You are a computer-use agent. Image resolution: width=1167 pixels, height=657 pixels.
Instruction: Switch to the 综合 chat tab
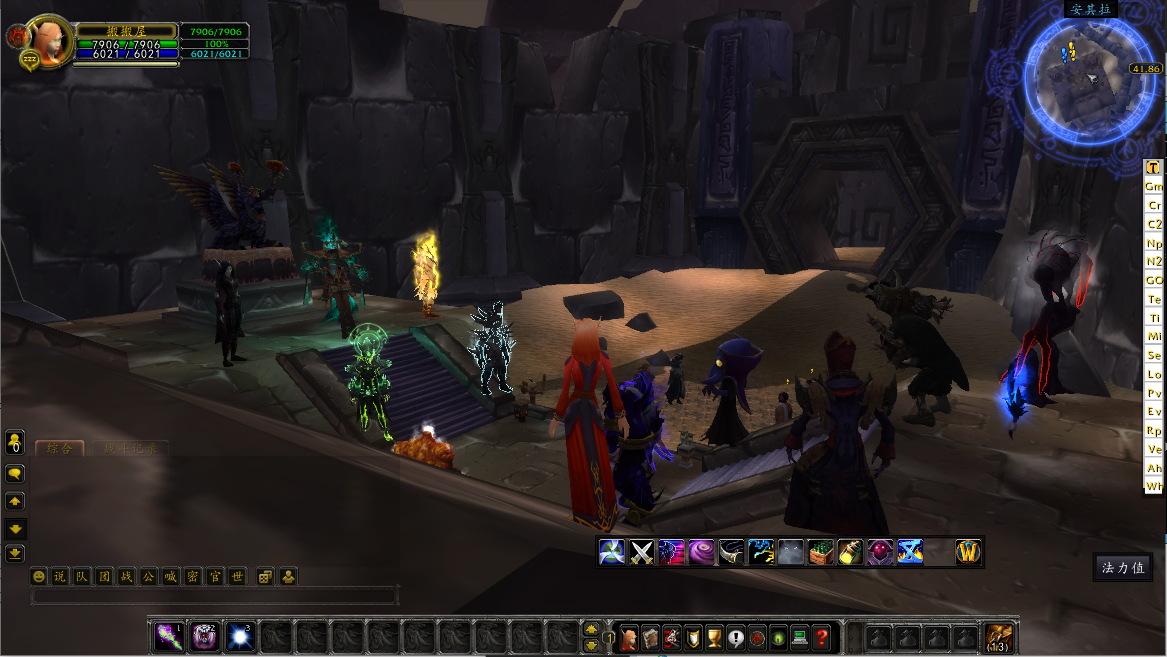[x=59, y=449]
